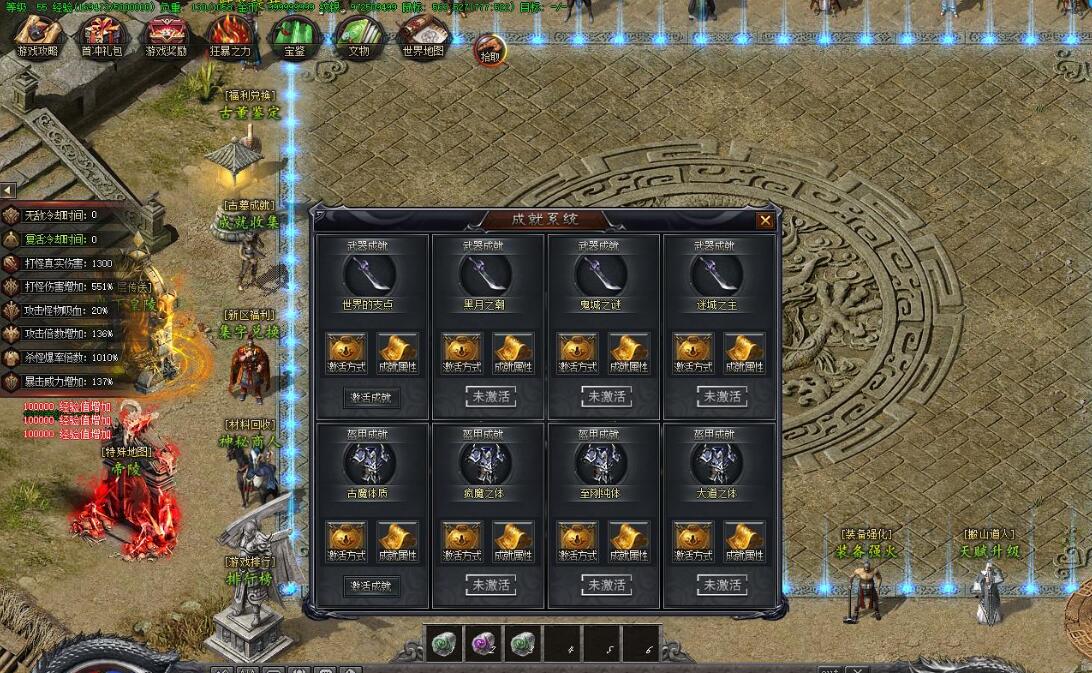Show 成就属性 for 至刚纯体 achievement

629,541
